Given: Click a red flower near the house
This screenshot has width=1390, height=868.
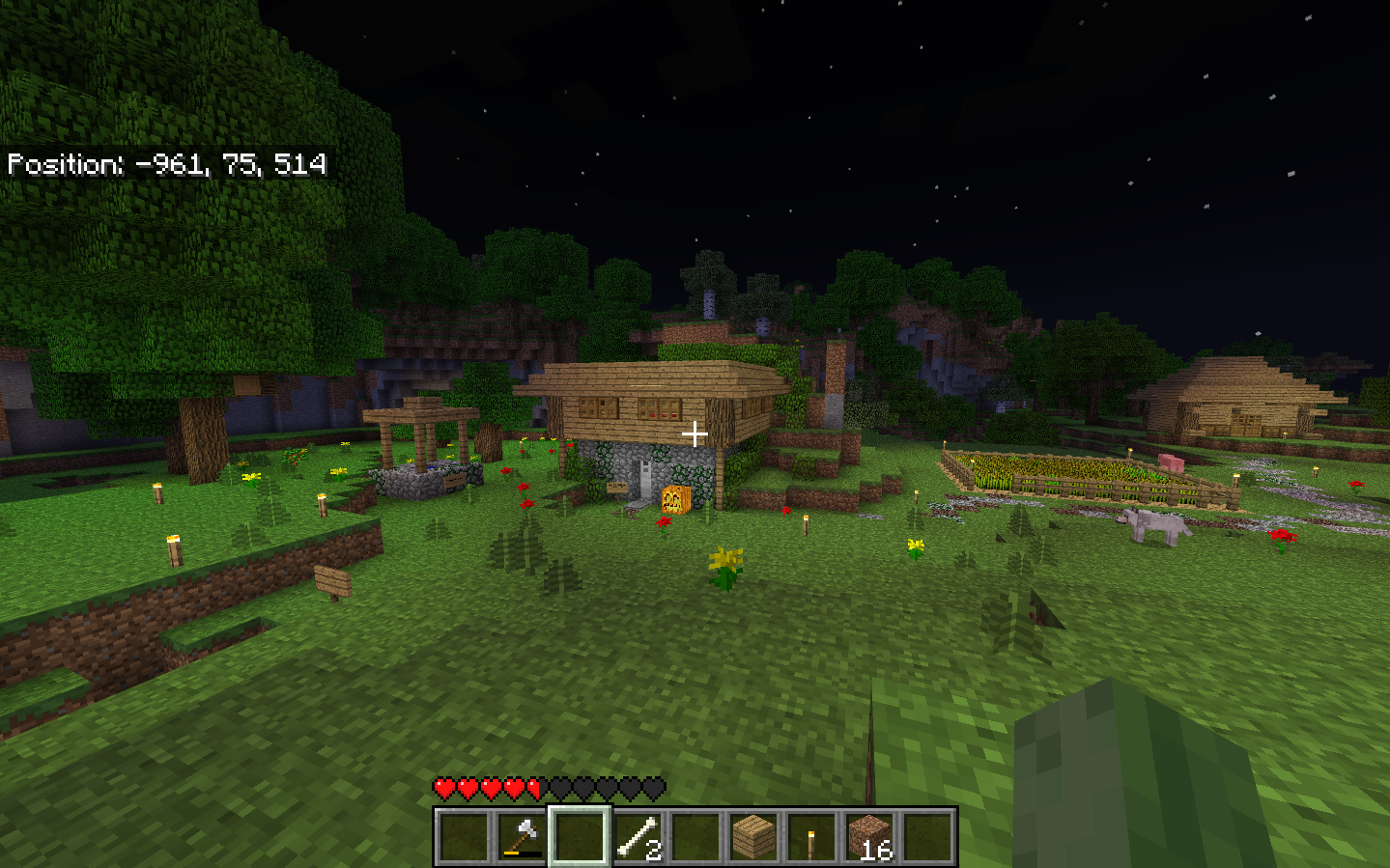Looking at the screenshot, I should (664, 522).
